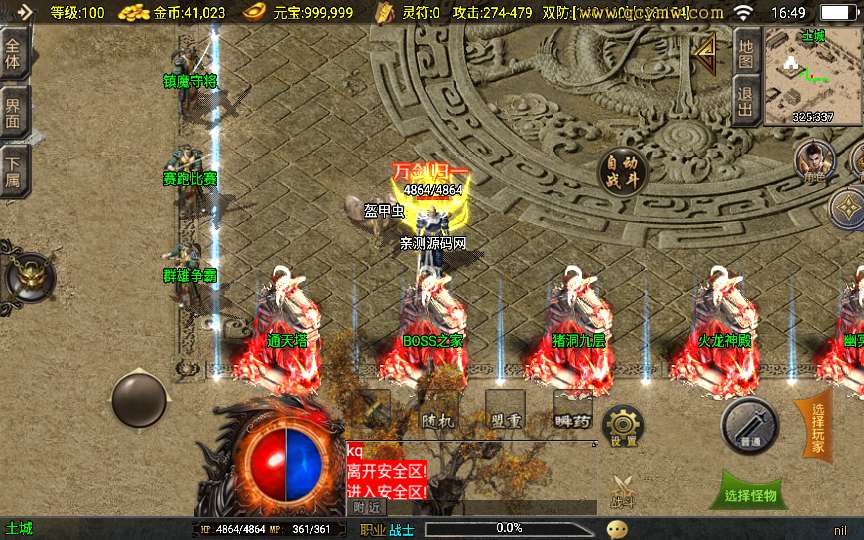Choose the 选择玩家 target-player button
The height and width of the screenshot is (540, 864).
[x=817, y=426]
